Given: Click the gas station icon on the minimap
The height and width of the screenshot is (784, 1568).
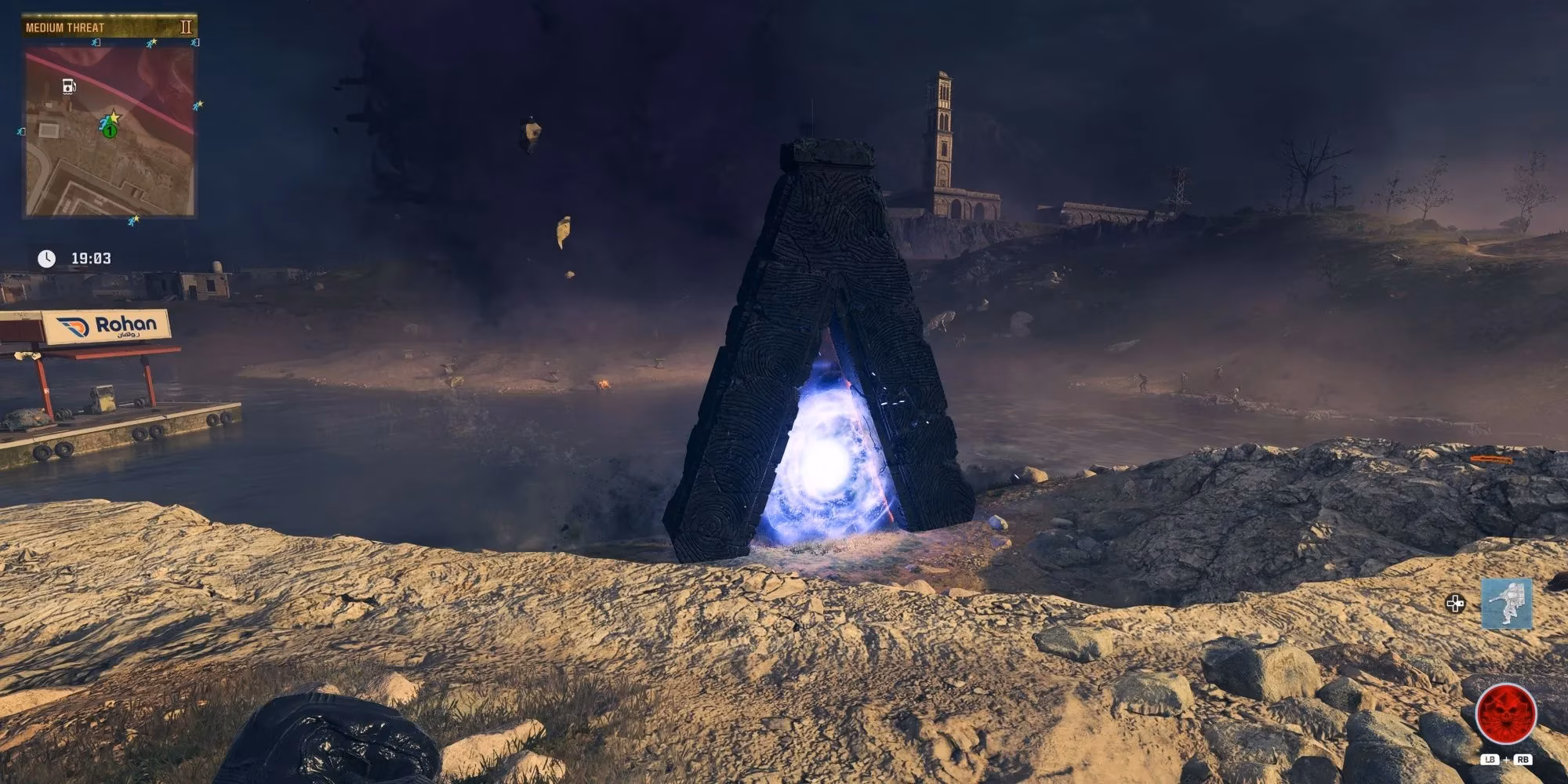Looking at the screenshot, I should pos(68,86).
